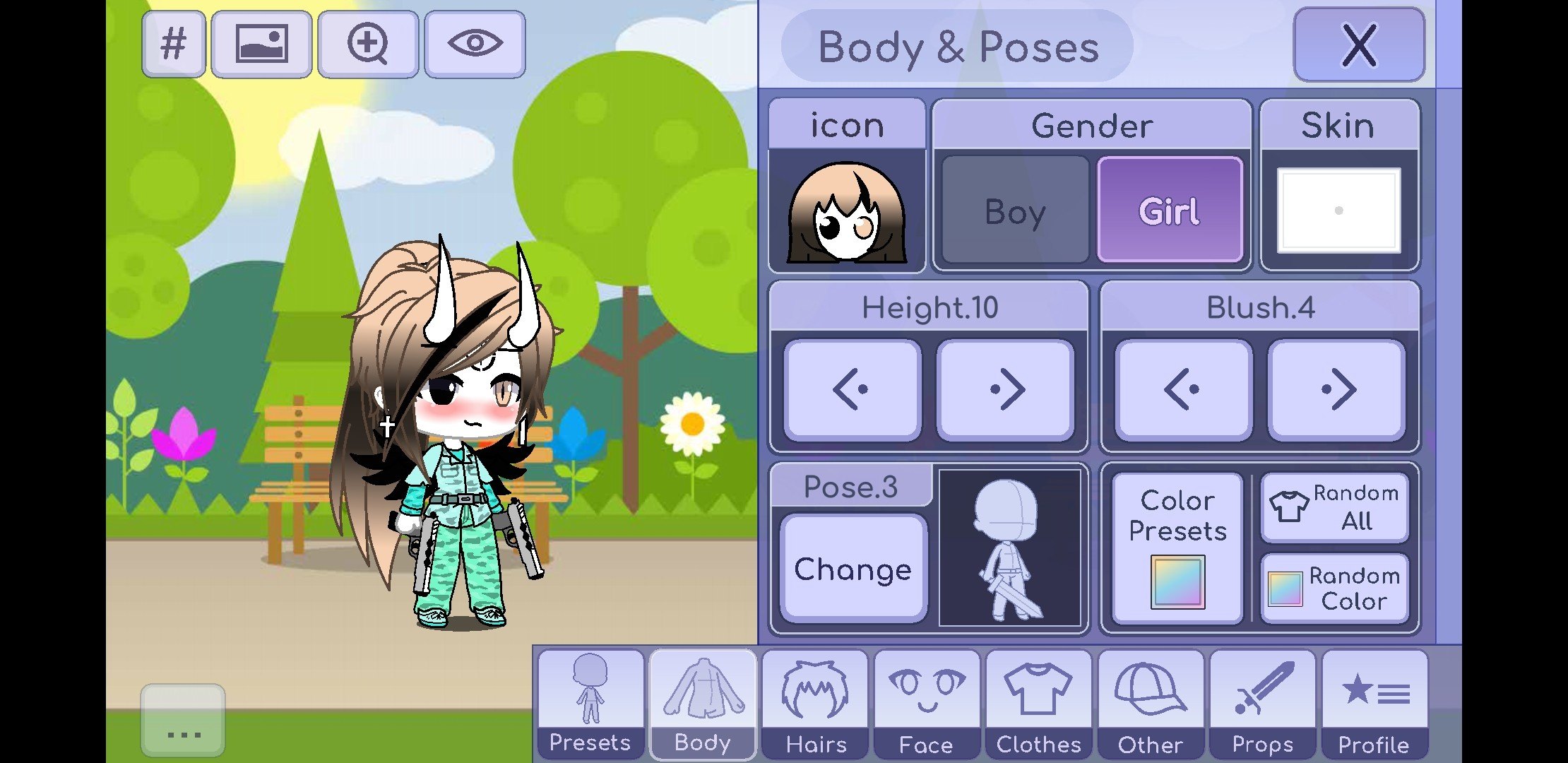This screenshot has height=763, width=1568.
Task: Show the Face tab
Action: coord(927,704)
